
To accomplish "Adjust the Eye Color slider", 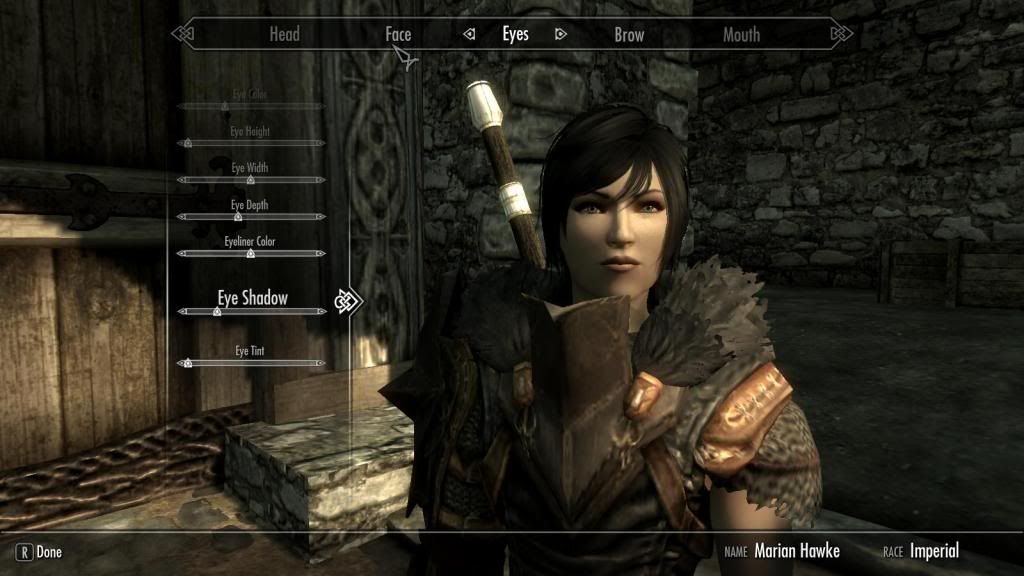I will [251, 105].
